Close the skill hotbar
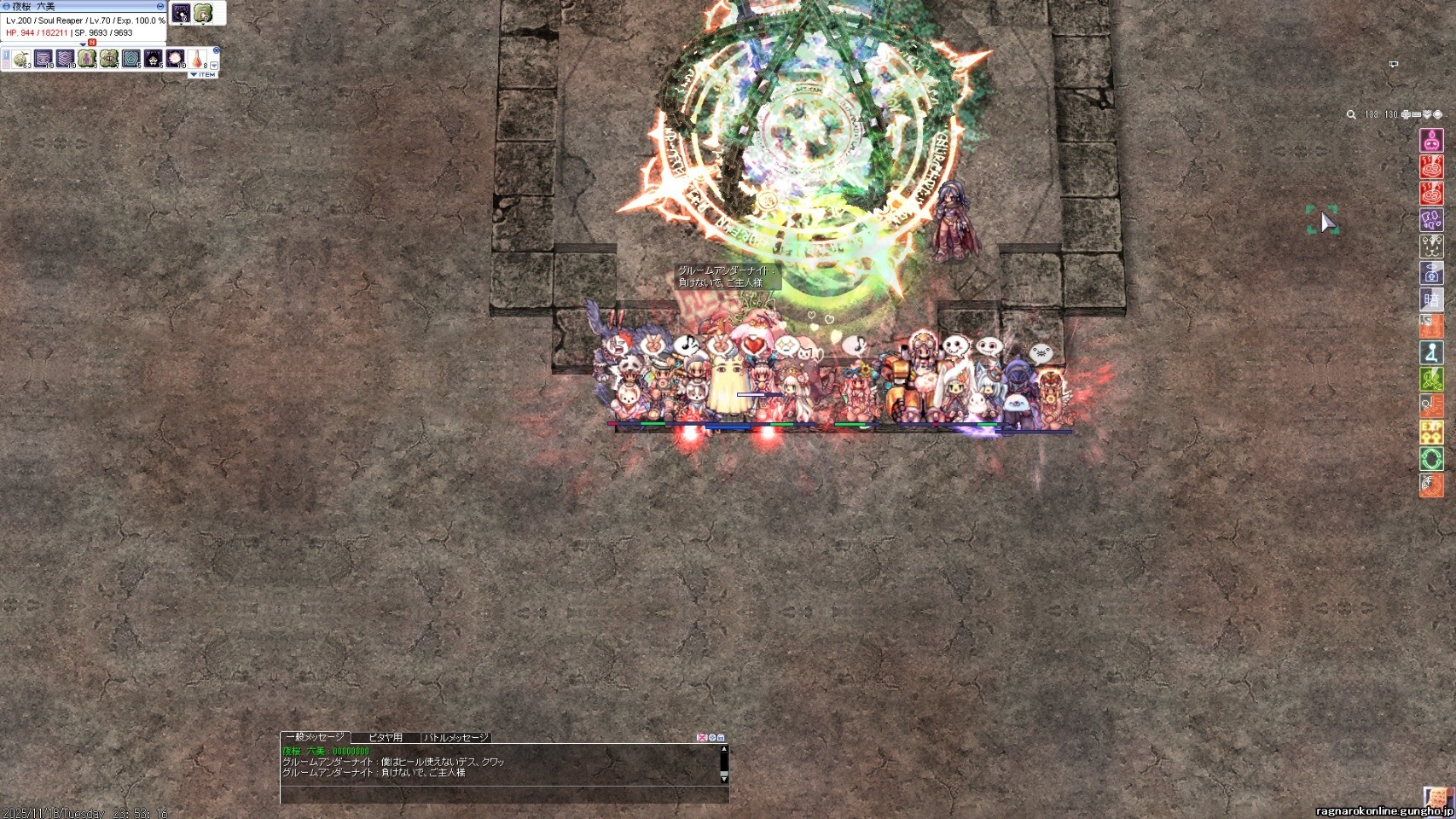Image resolution: width=1456 pixels, height=819 pixels. click(x=217, y=51)
